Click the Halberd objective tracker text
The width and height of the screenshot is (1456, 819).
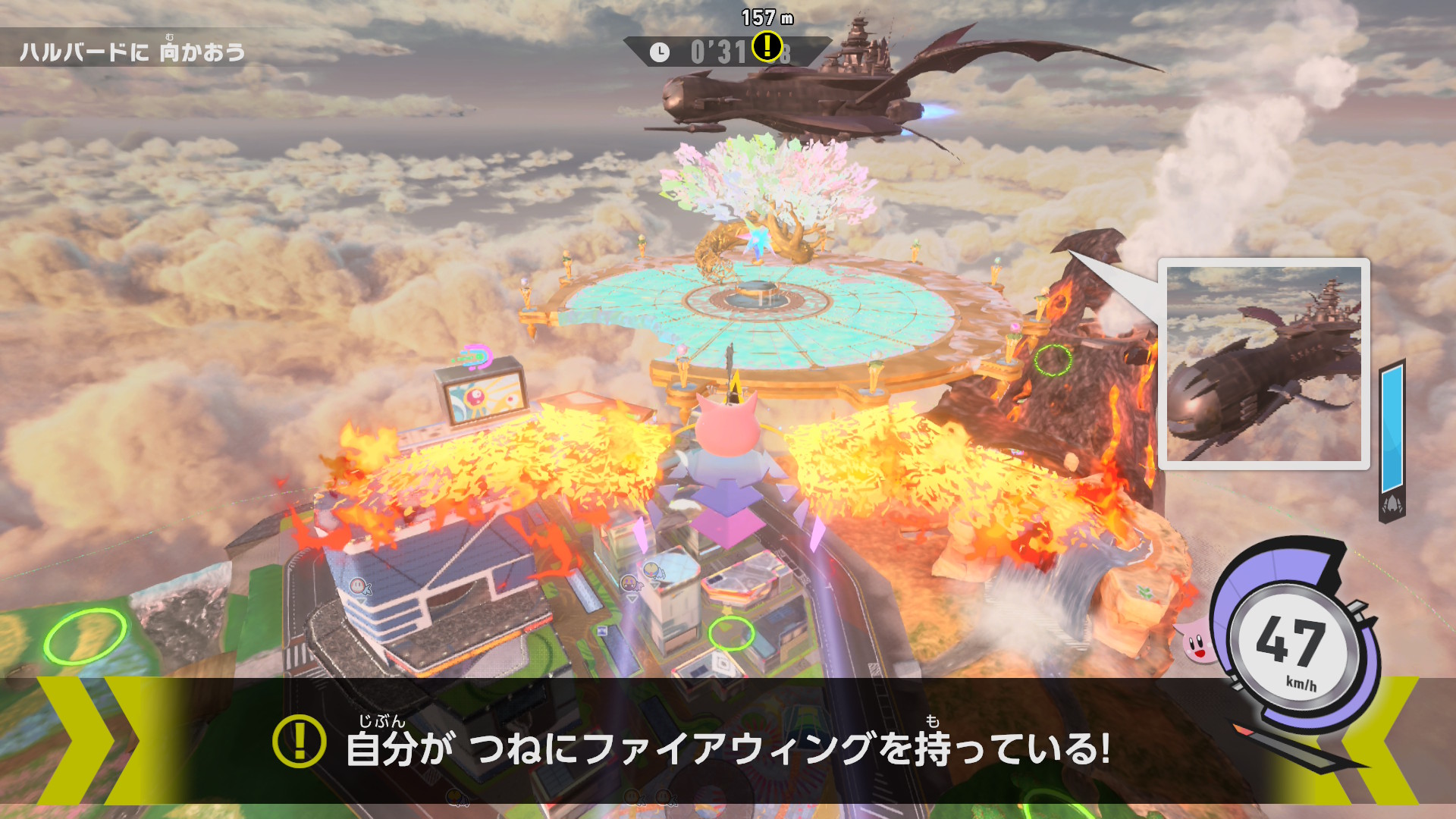pyautogui.click(x=133, y=52)
